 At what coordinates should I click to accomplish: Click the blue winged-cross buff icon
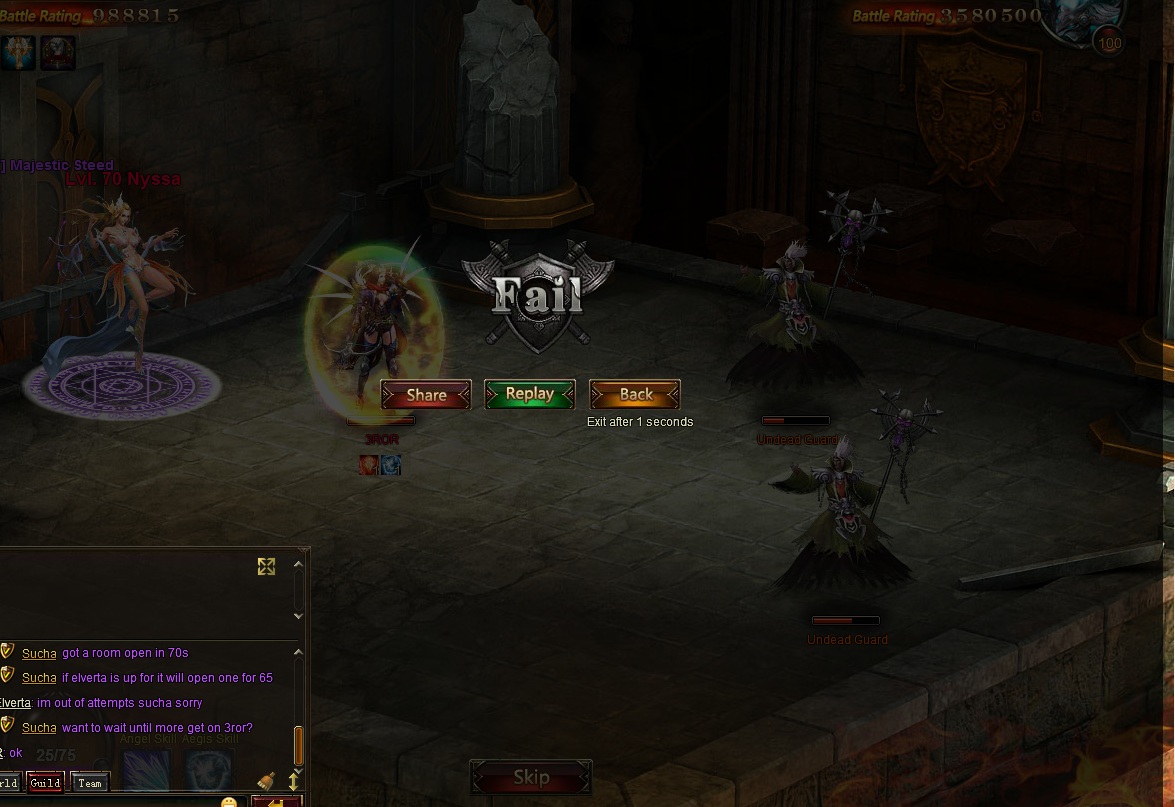(x=19, y=53)
